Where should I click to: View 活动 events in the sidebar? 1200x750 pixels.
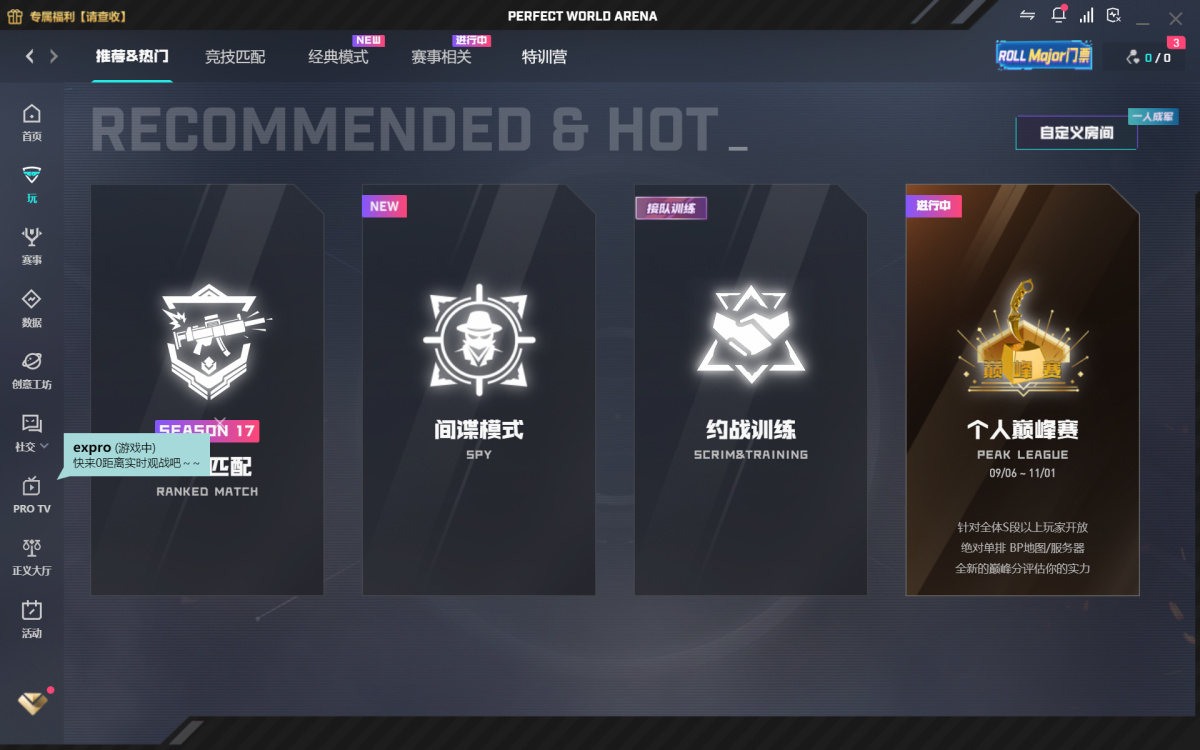[x=32, y=620]
